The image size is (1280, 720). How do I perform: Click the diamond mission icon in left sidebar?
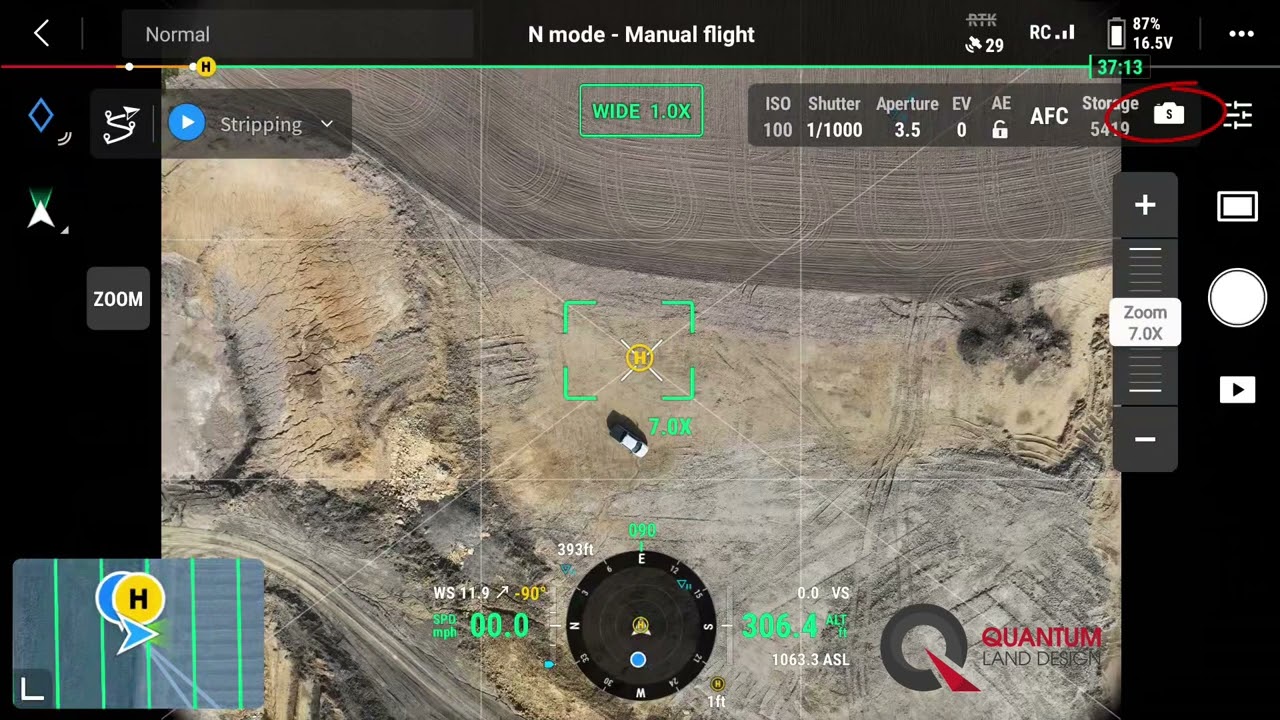tap(40, 115)
